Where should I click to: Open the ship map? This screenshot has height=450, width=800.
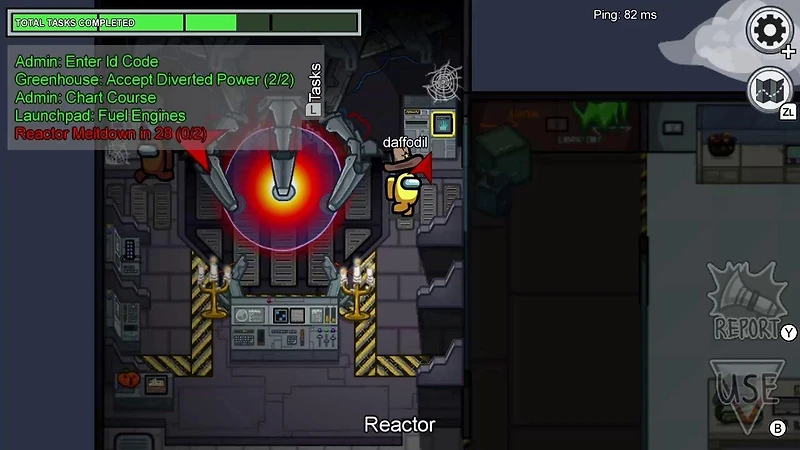(x=770, y=89)
